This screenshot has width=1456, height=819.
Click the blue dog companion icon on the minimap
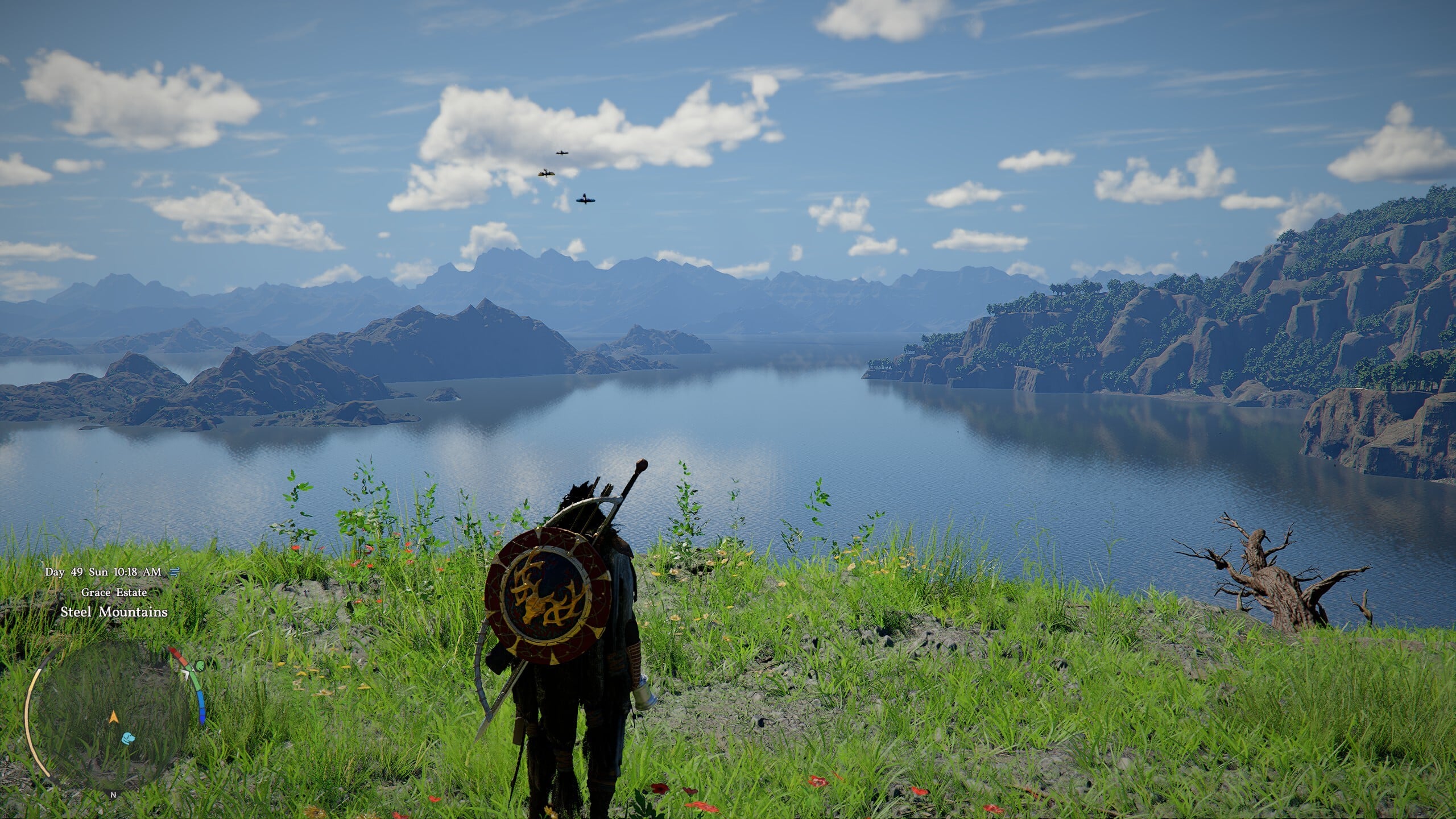[x=129, y=739]
